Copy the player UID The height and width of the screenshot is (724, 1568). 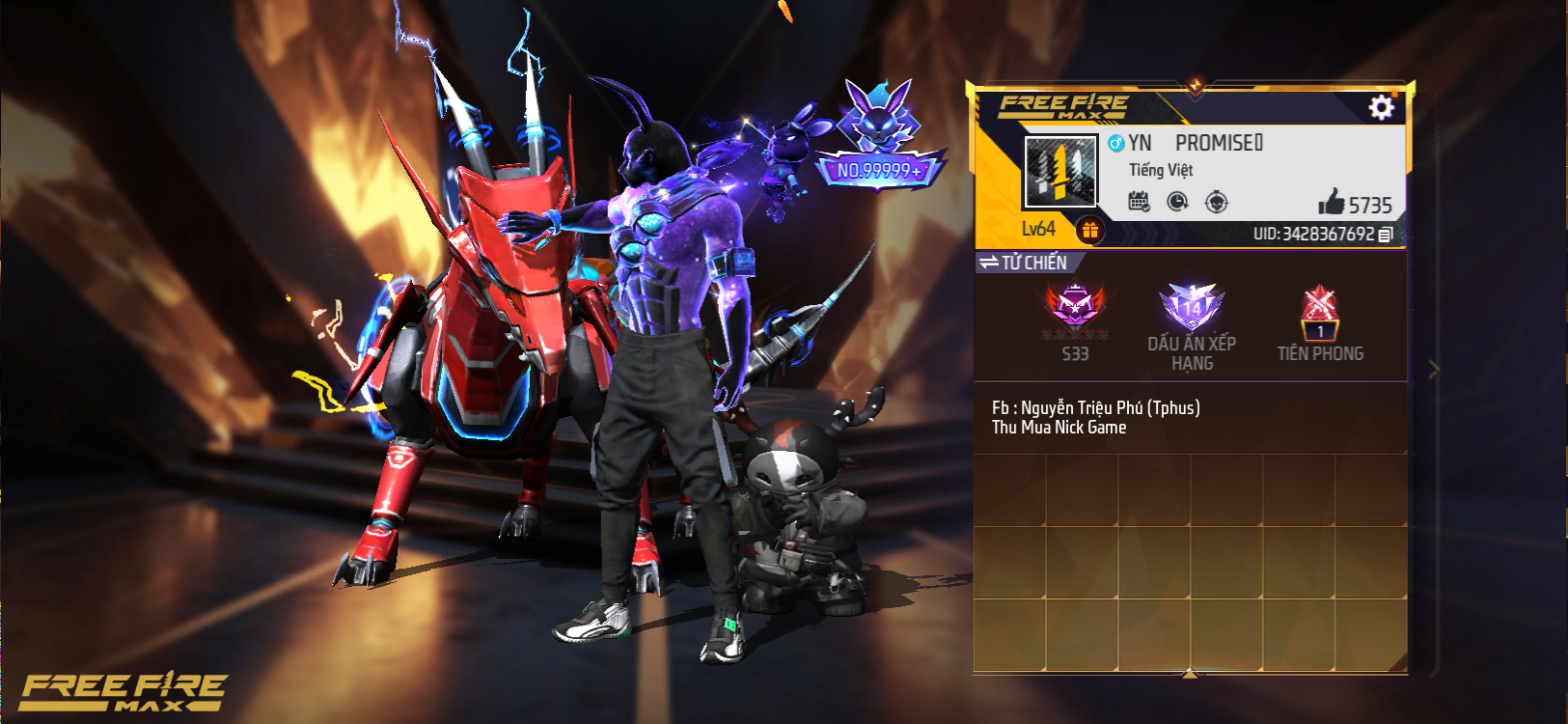1386,235
